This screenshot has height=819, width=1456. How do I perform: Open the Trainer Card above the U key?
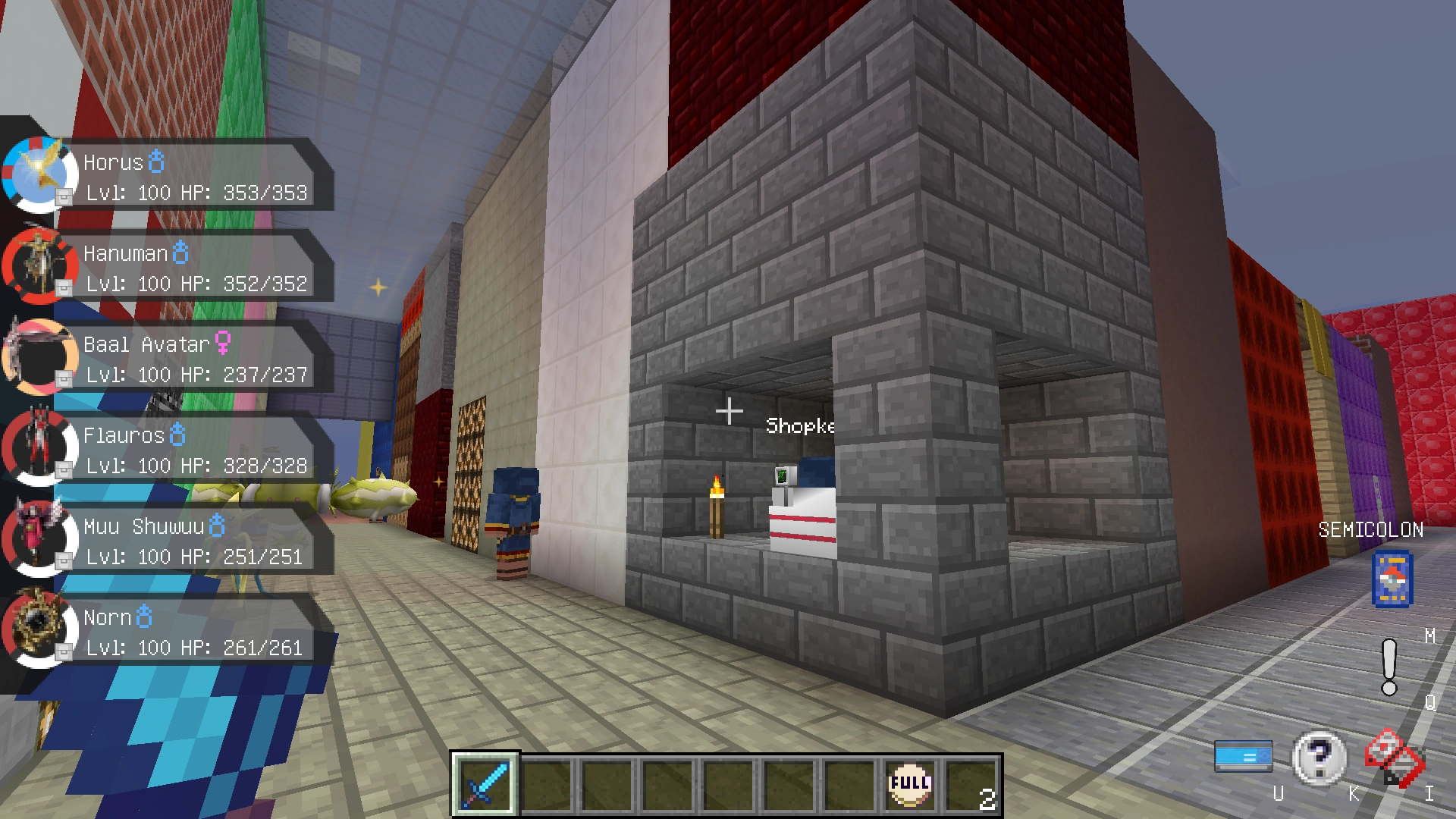(x=1244, y=756)
